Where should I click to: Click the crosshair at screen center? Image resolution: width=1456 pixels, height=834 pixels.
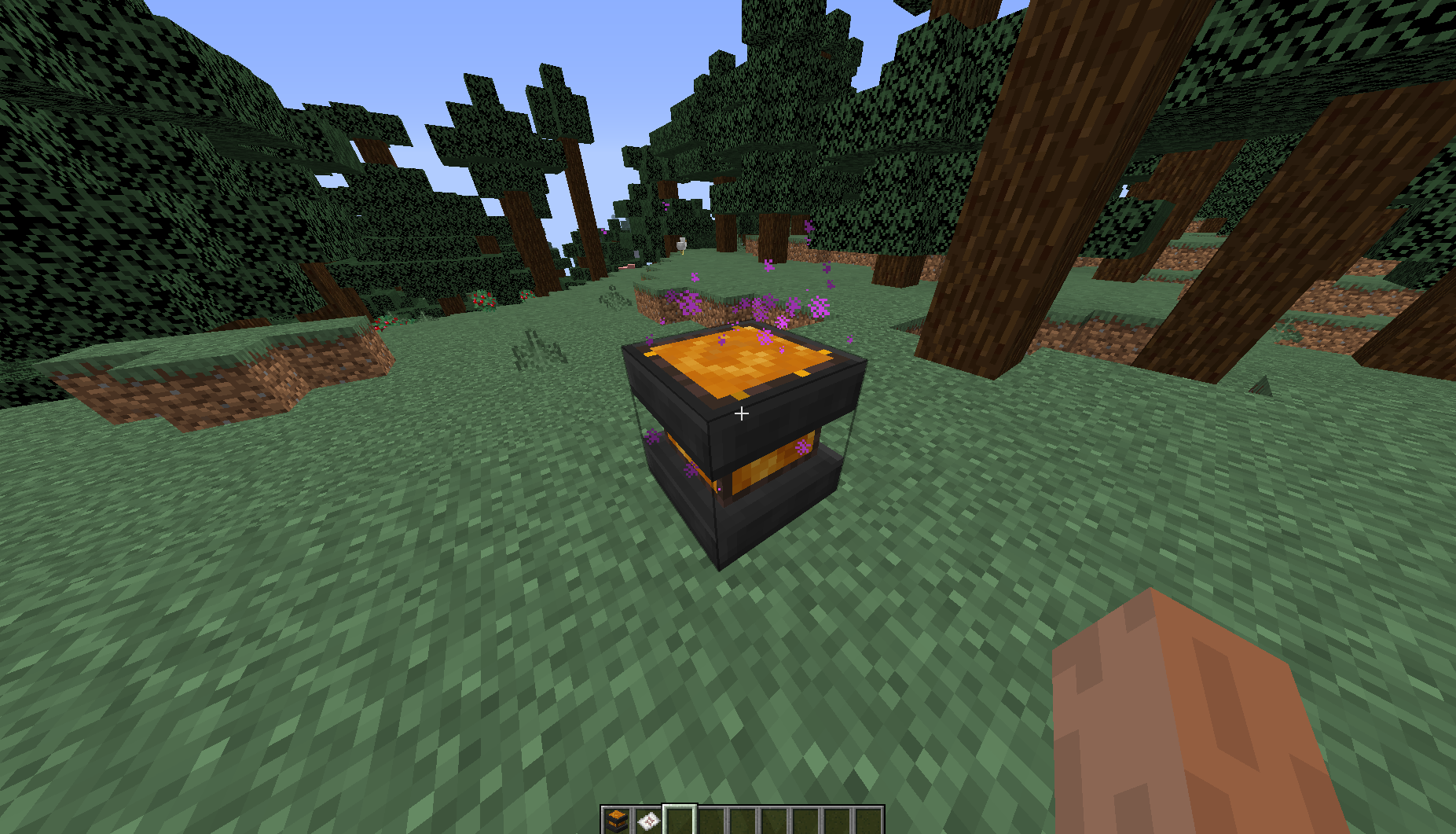point(741,413)
